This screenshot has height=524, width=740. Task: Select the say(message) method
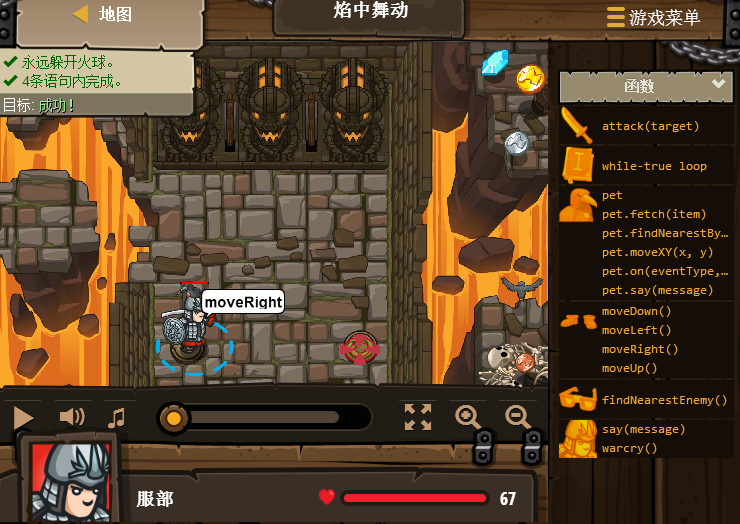coord(643,429)
